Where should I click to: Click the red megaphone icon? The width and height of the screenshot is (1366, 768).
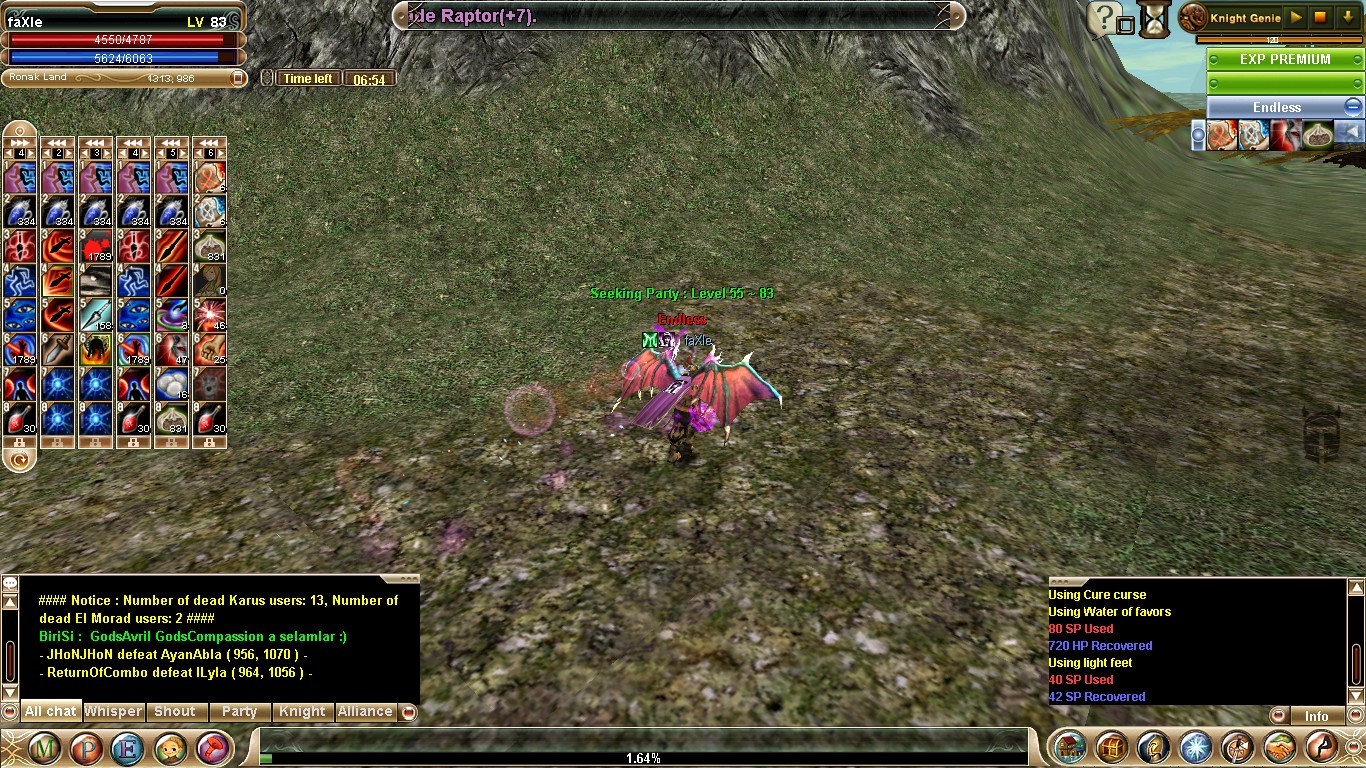pos(211,748)
